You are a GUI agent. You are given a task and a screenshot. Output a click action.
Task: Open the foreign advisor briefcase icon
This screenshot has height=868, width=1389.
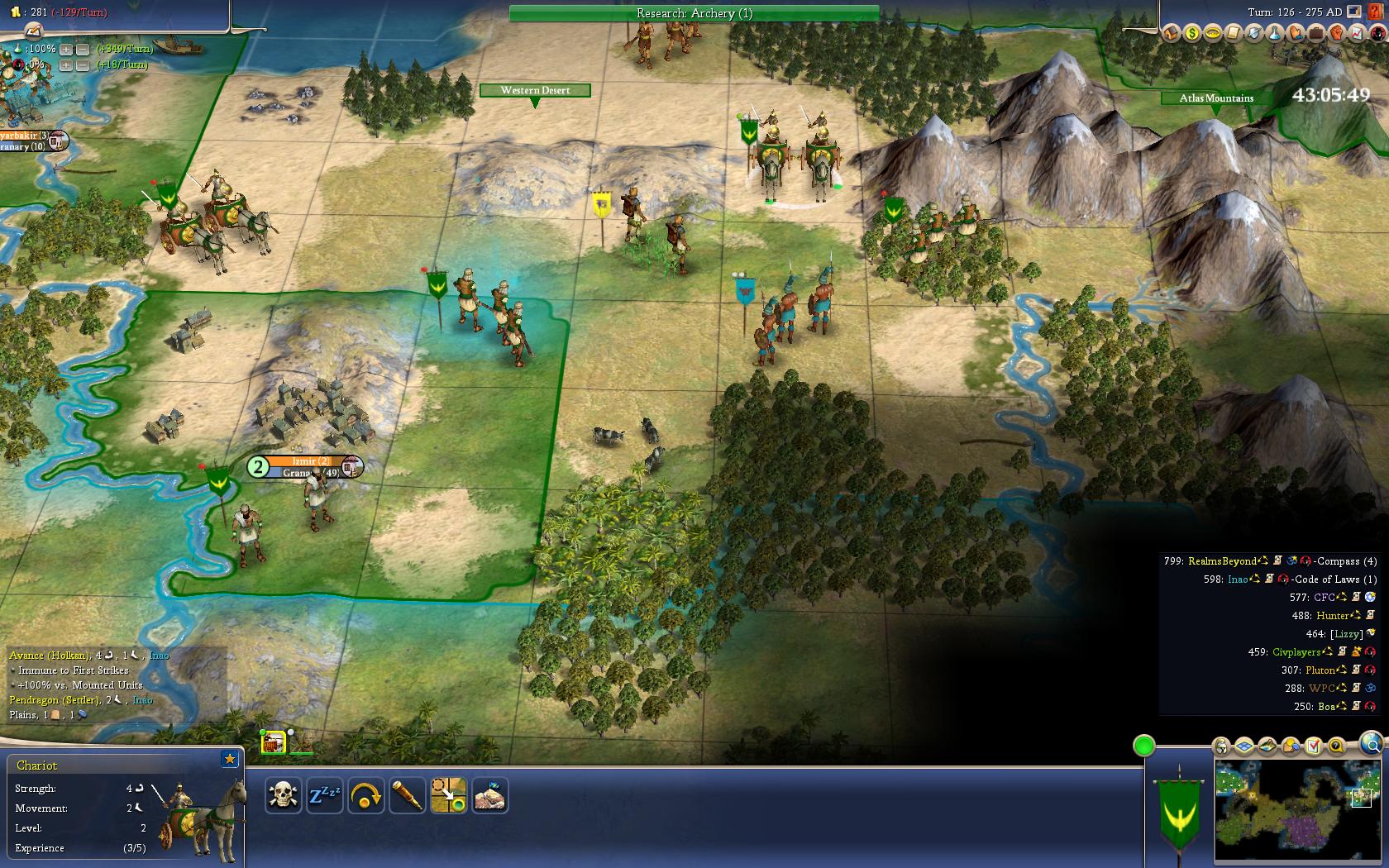tap(1315, 33)
